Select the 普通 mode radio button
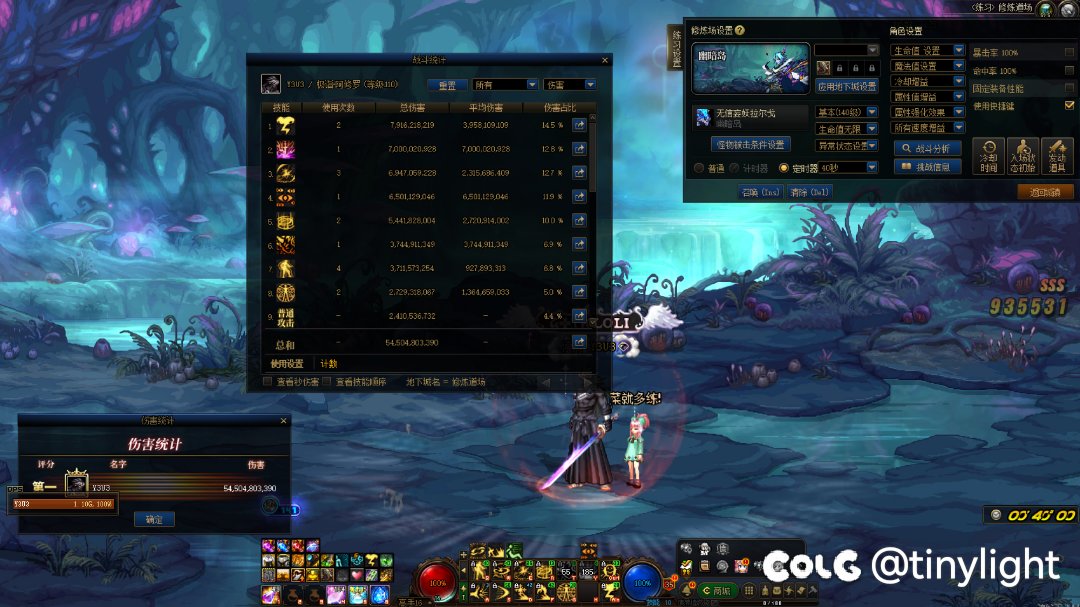The height and width of the screenshot is (607, 1080). click(x=699, y=168)
